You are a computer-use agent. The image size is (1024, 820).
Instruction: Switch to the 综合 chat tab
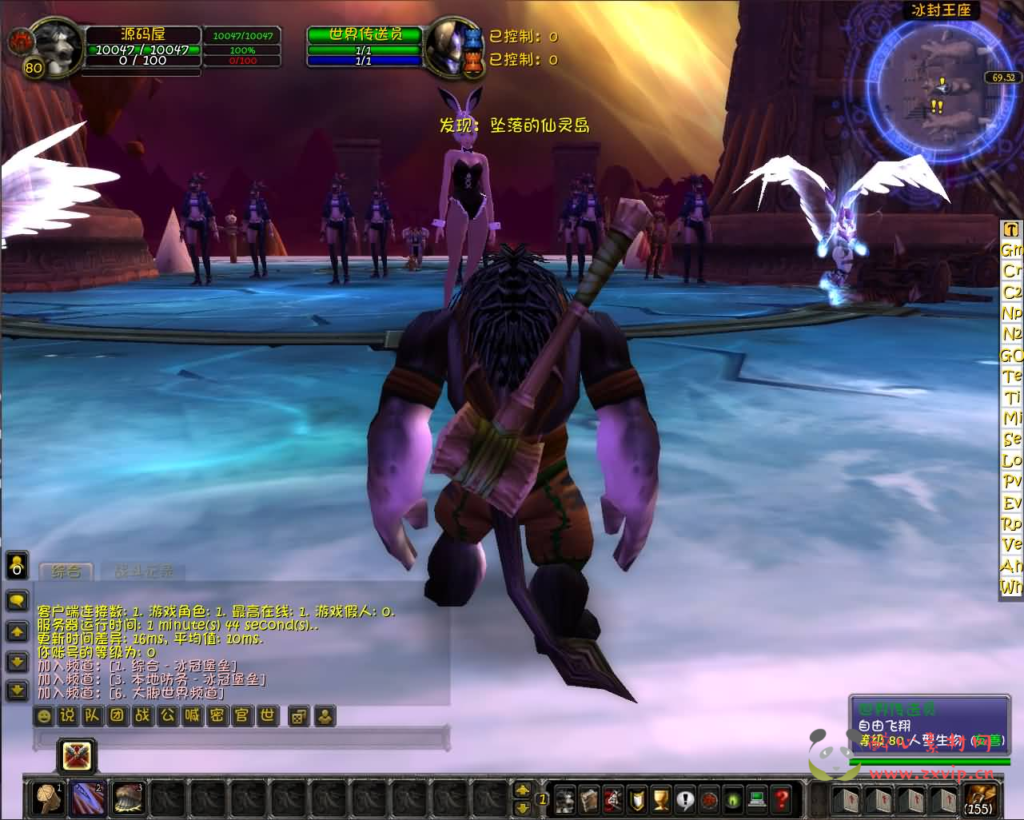pyautogui.click(x=66, y=572)
